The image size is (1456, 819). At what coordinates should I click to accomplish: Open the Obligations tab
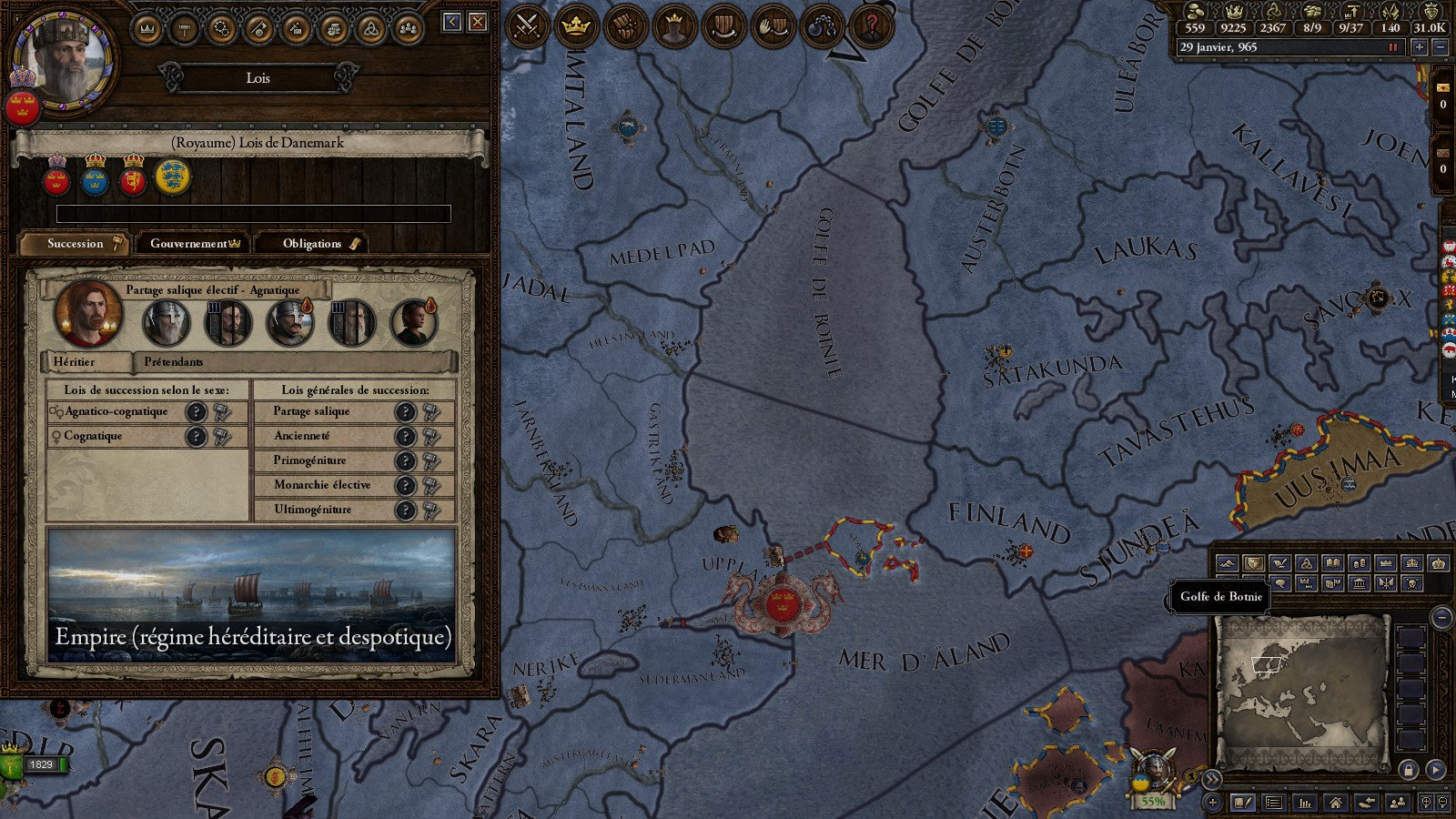coord(312,243)
